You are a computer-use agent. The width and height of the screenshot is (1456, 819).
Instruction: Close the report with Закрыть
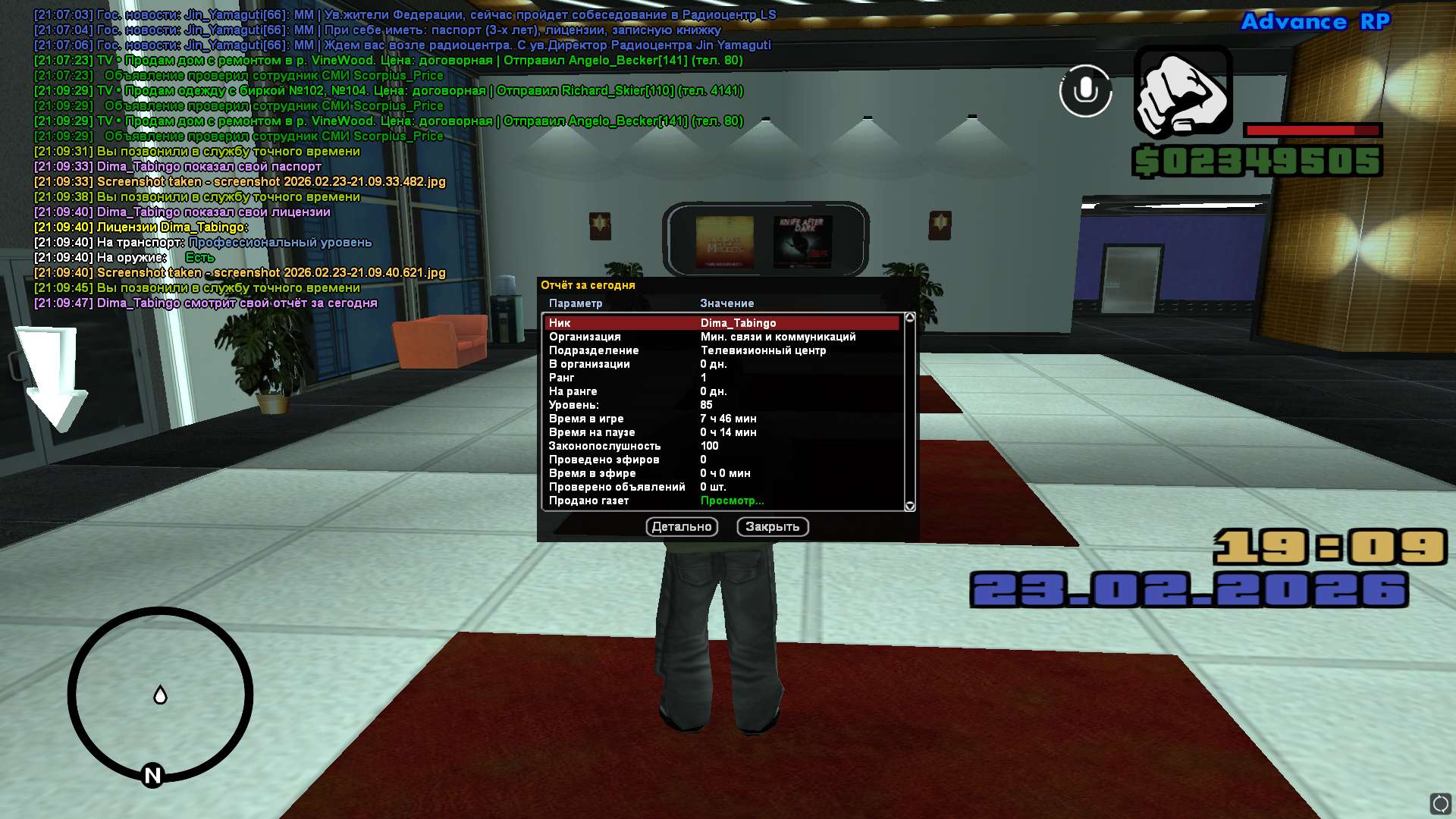click(772, 527)
